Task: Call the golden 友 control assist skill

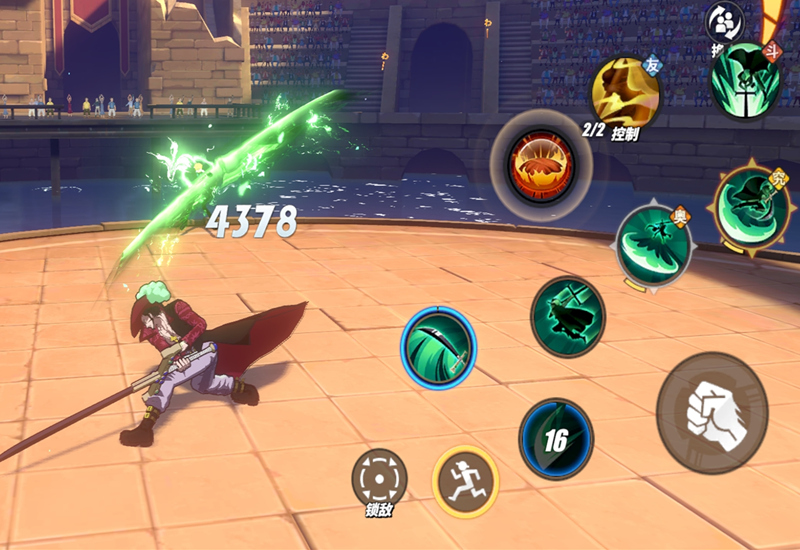Action: [x=625, y=92]
